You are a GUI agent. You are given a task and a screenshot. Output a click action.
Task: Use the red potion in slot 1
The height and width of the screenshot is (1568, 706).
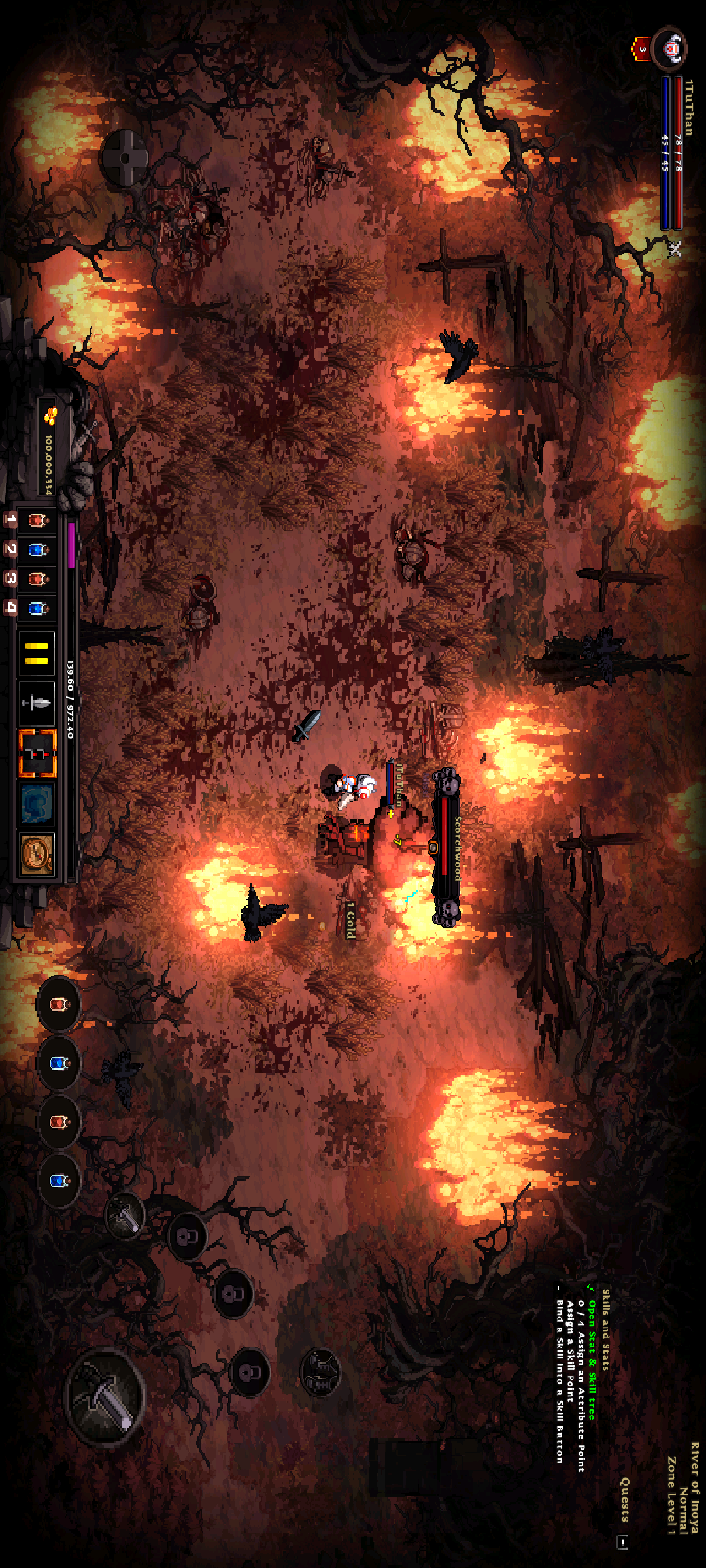coord(37,521)
